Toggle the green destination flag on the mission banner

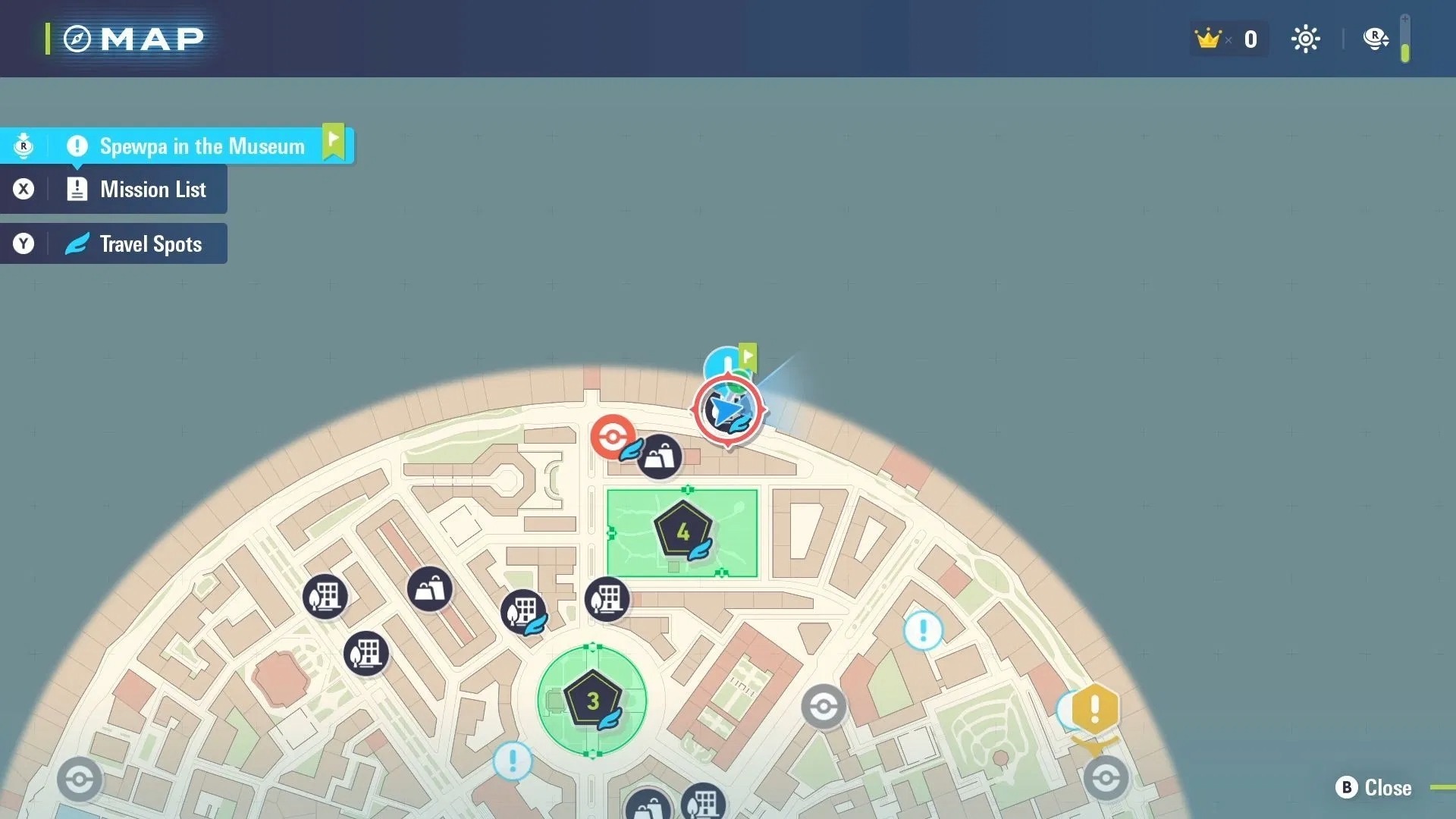coord(334,140)
